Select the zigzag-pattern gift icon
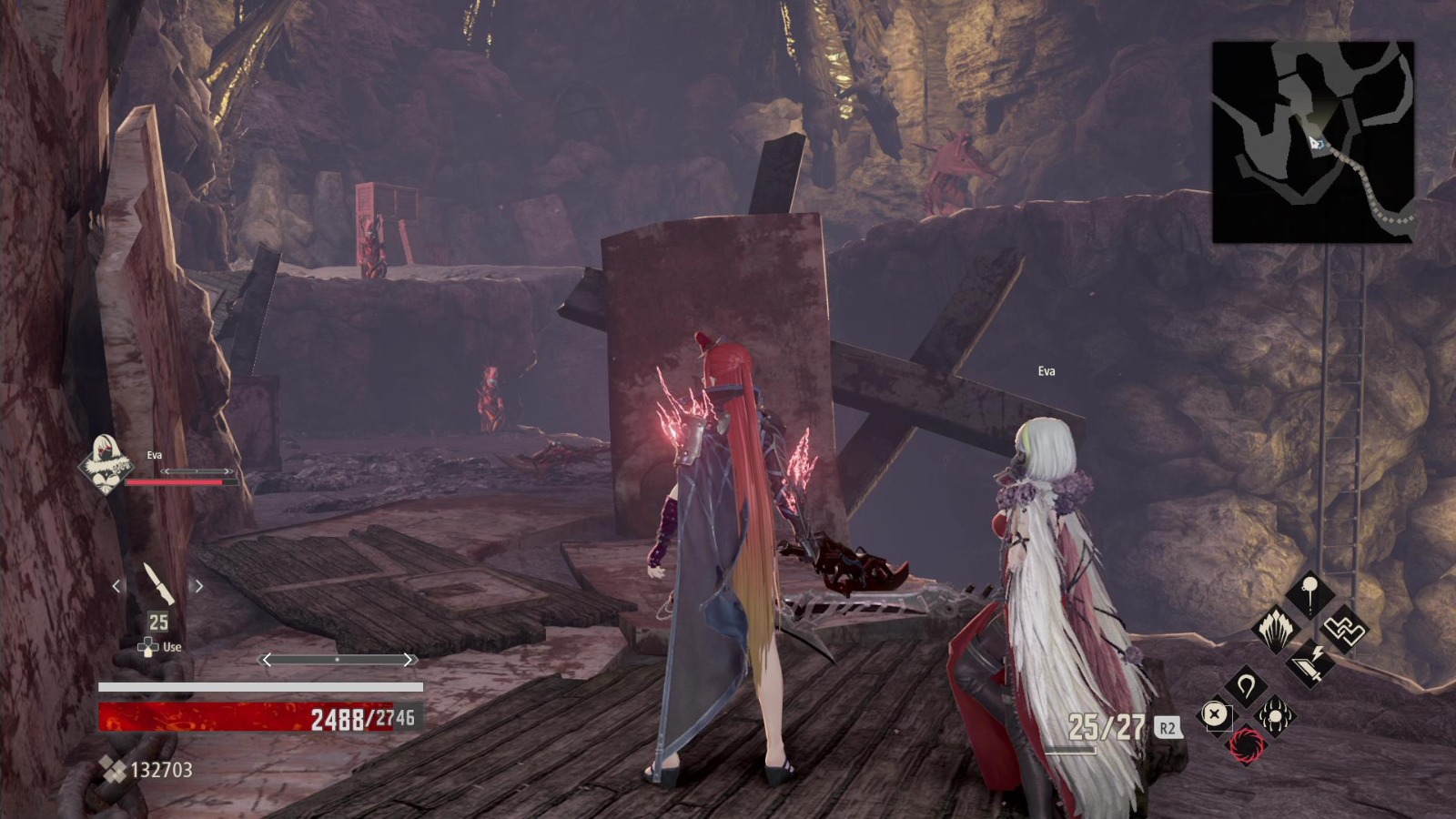Viewport: 1456px width, 819px height. (x=1343, y=631)
